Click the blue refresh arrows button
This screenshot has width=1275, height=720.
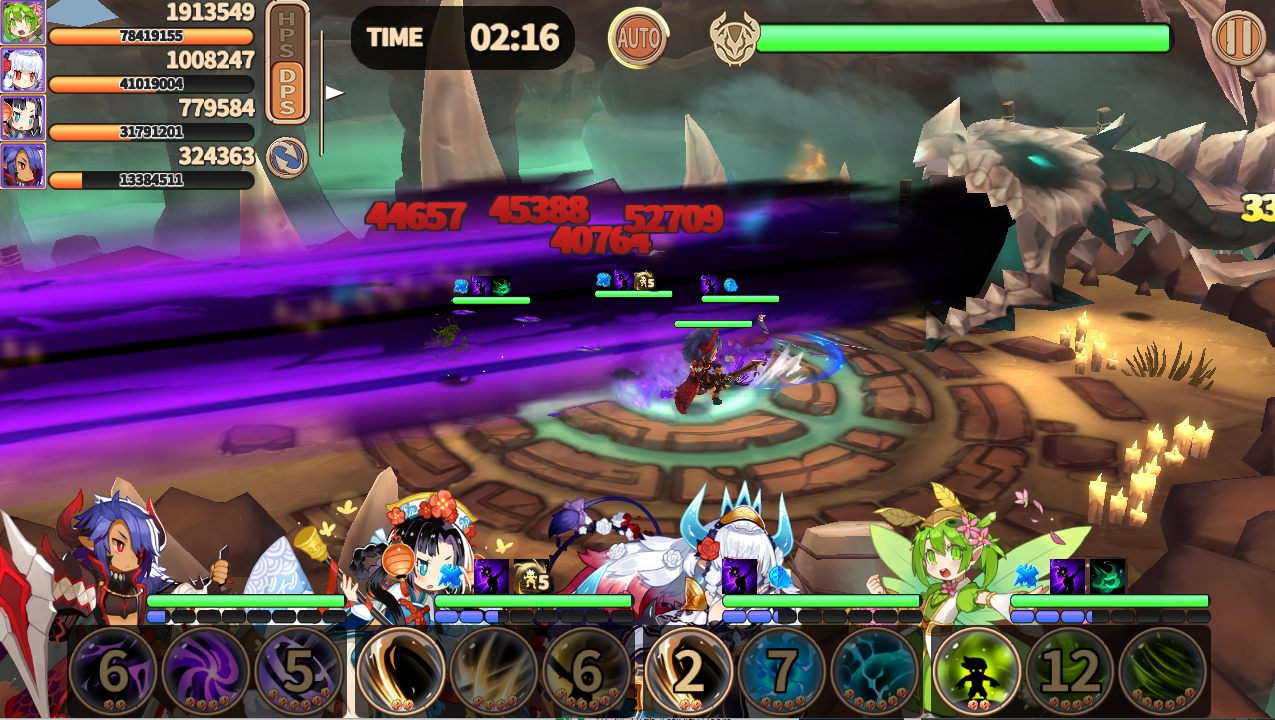pos(286,158)
